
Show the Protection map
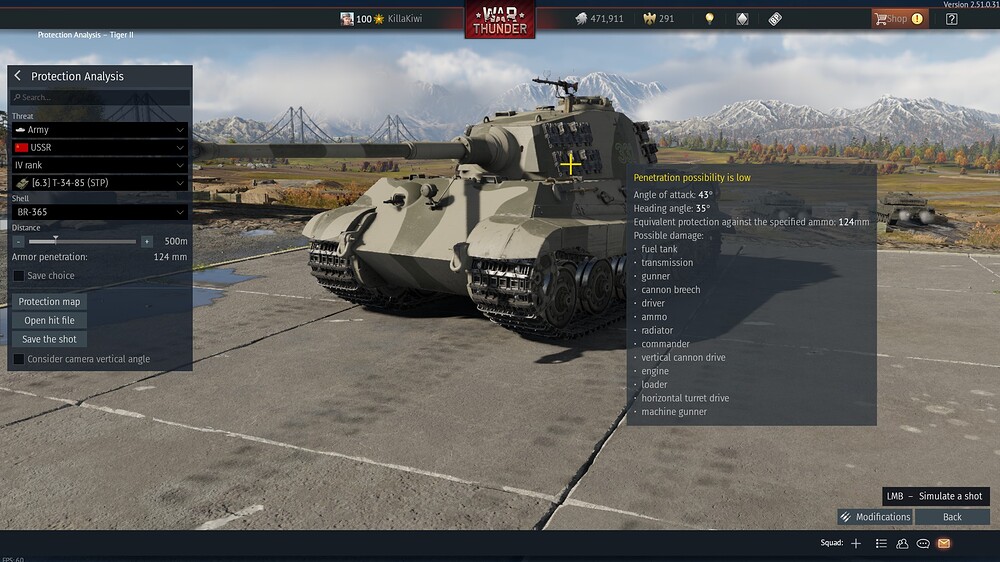pos(50,301)
